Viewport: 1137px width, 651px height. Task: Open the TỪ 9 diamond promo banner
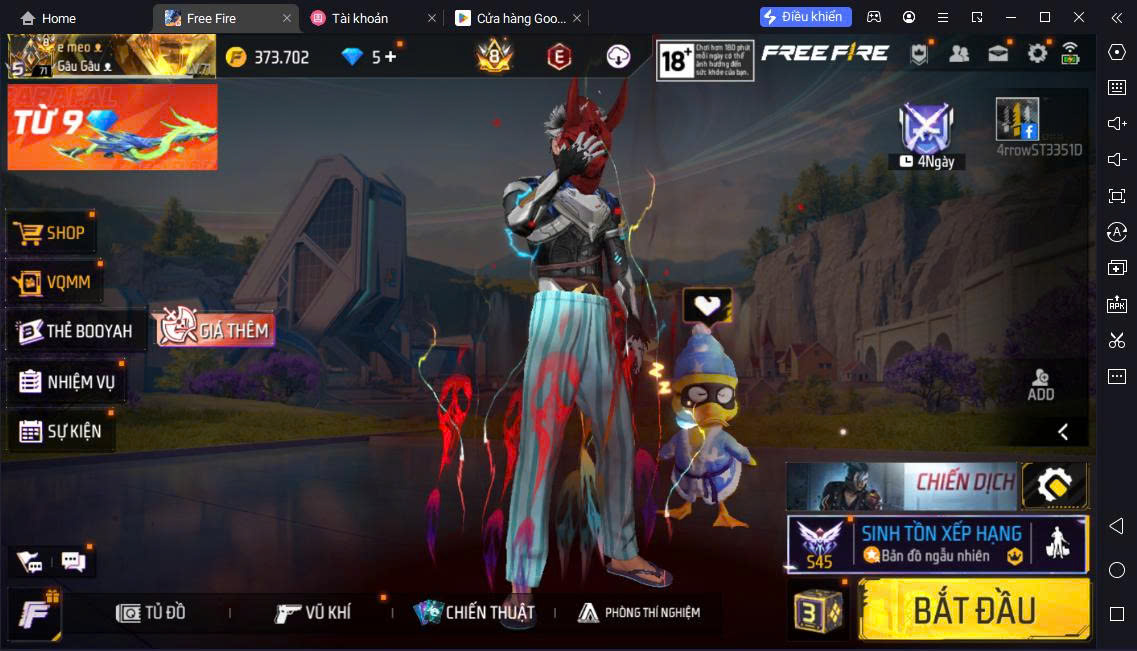click(112, 127)
